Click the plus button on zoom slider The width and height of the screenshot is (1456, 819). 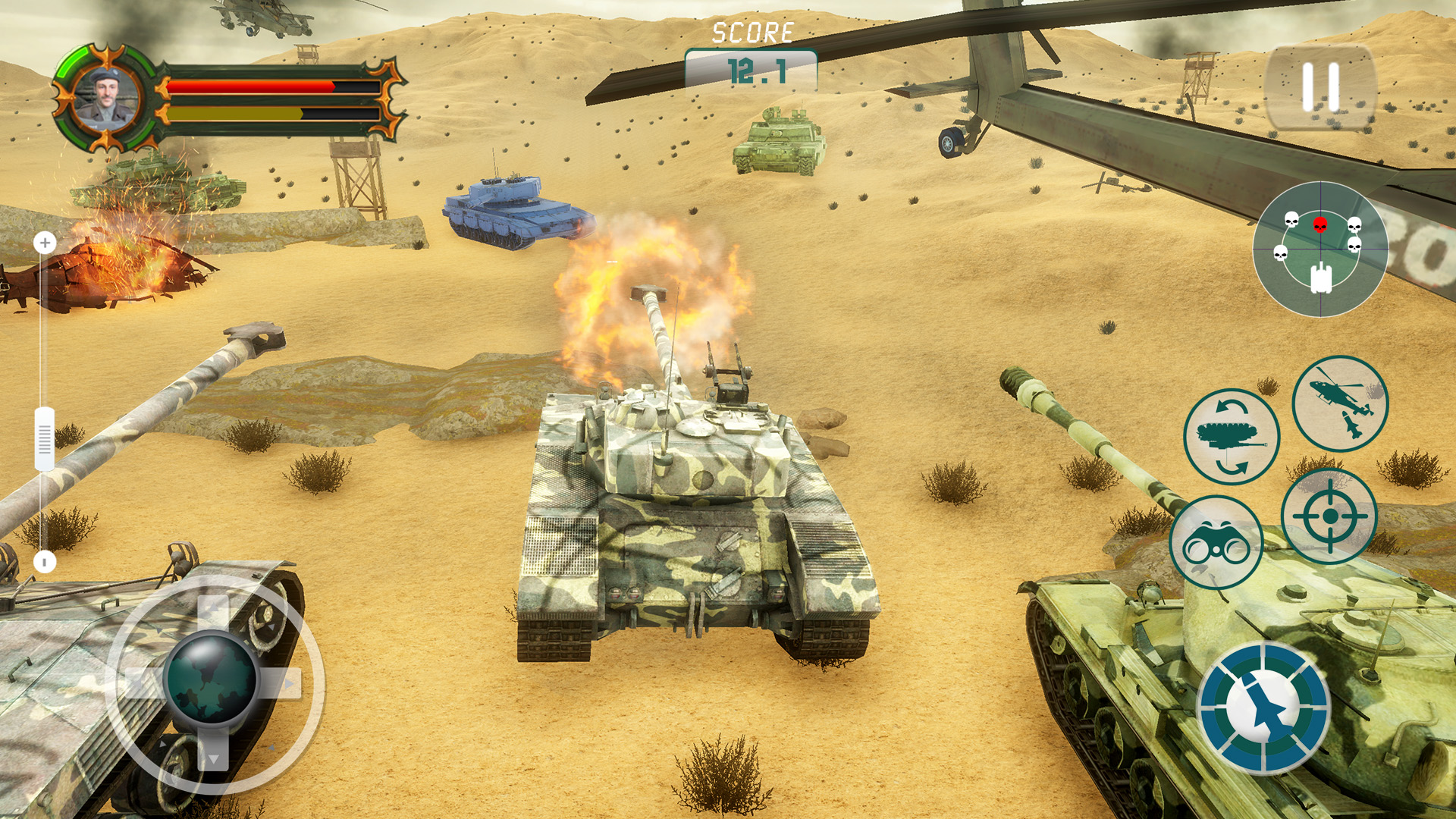click(45, 243)
